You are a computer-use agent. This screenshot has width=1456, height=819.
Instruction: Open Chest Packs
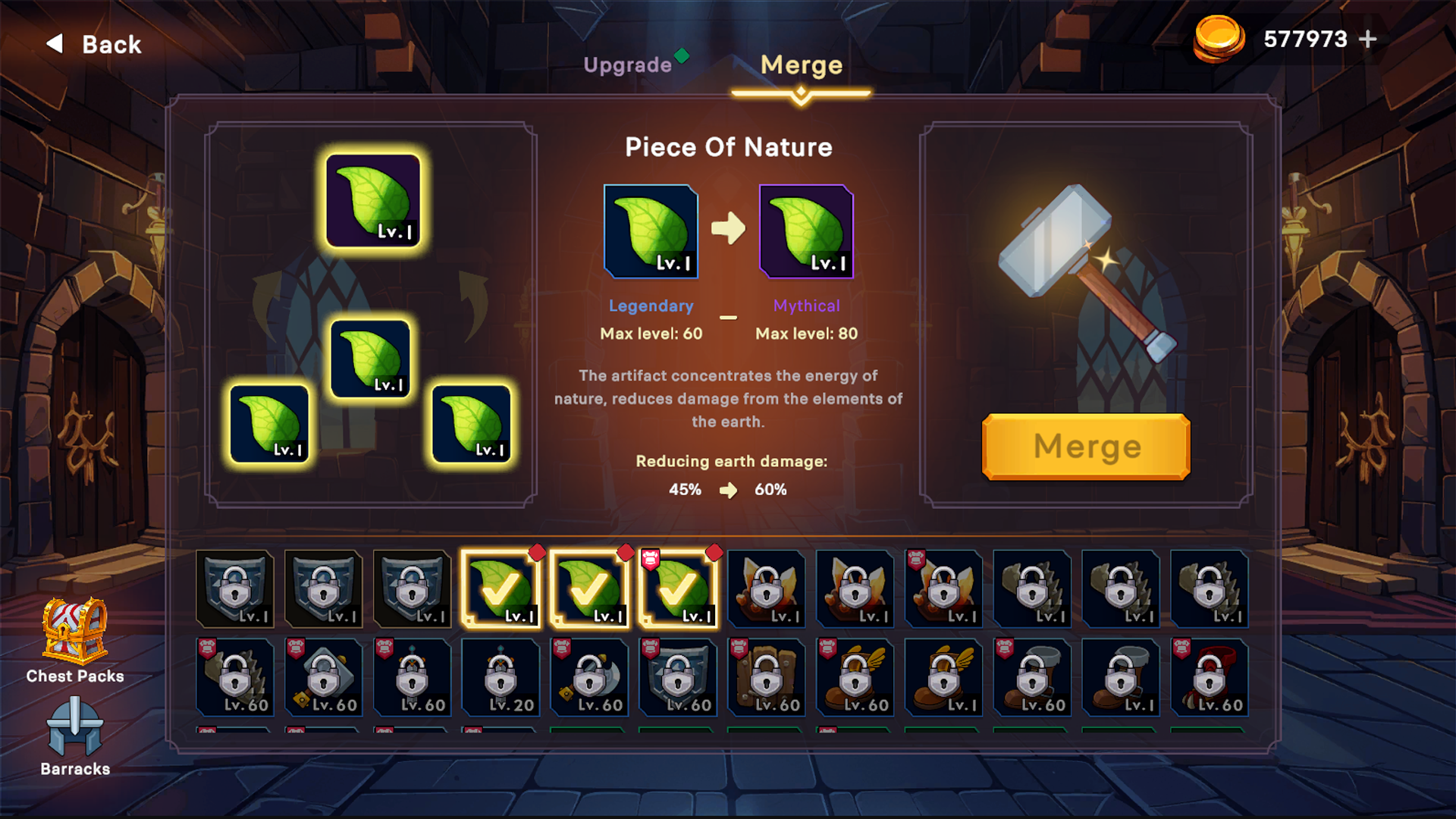pos(74,641)
